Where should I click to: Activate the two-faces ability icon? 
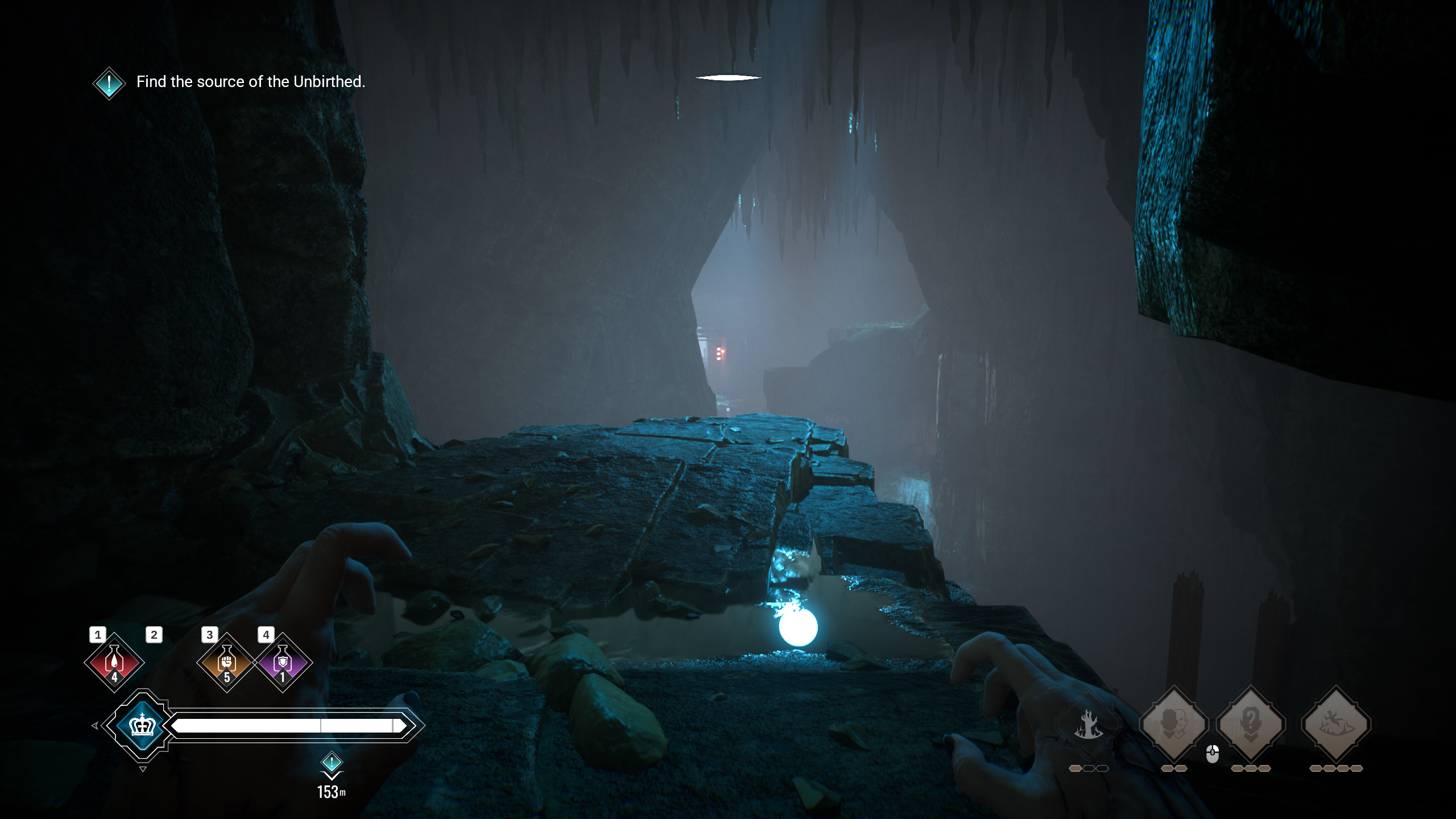[x=1174, y=724]
